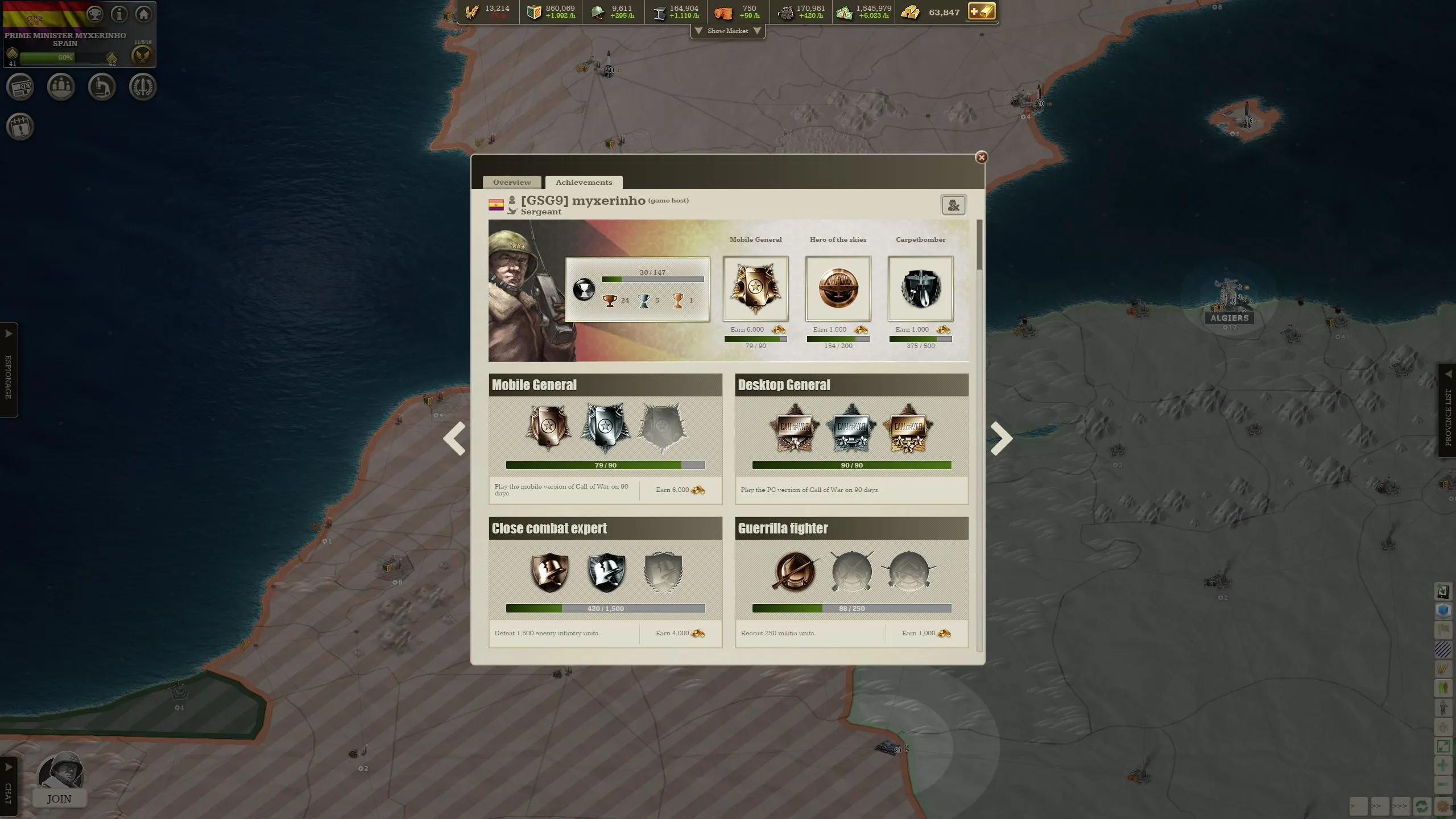Toggle the province flags map overlay
The image size is (1456, 819).
click(1443, 629)
